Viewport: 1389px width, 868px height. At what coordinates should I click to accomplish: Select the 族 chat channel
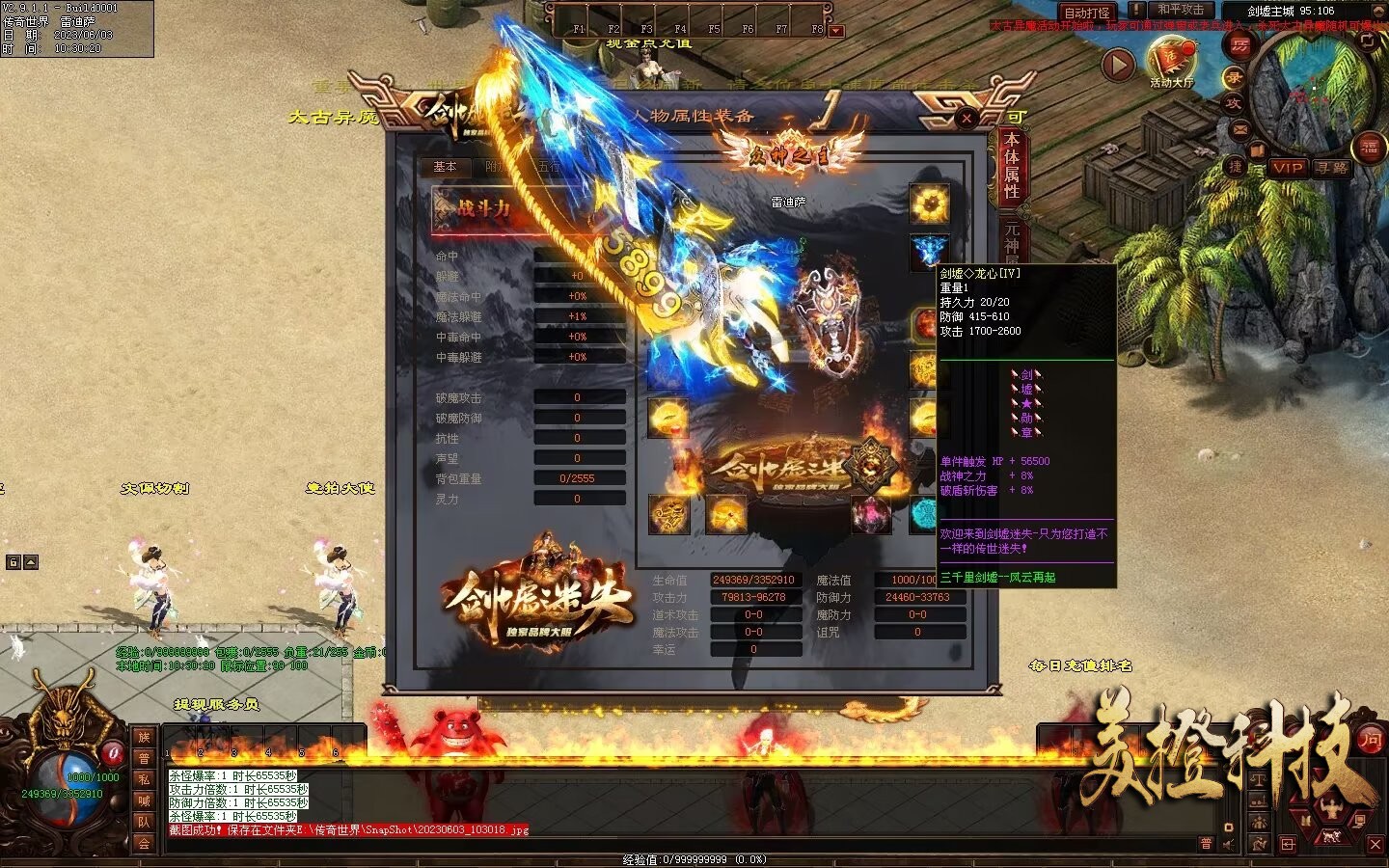(x=144, y=737)
